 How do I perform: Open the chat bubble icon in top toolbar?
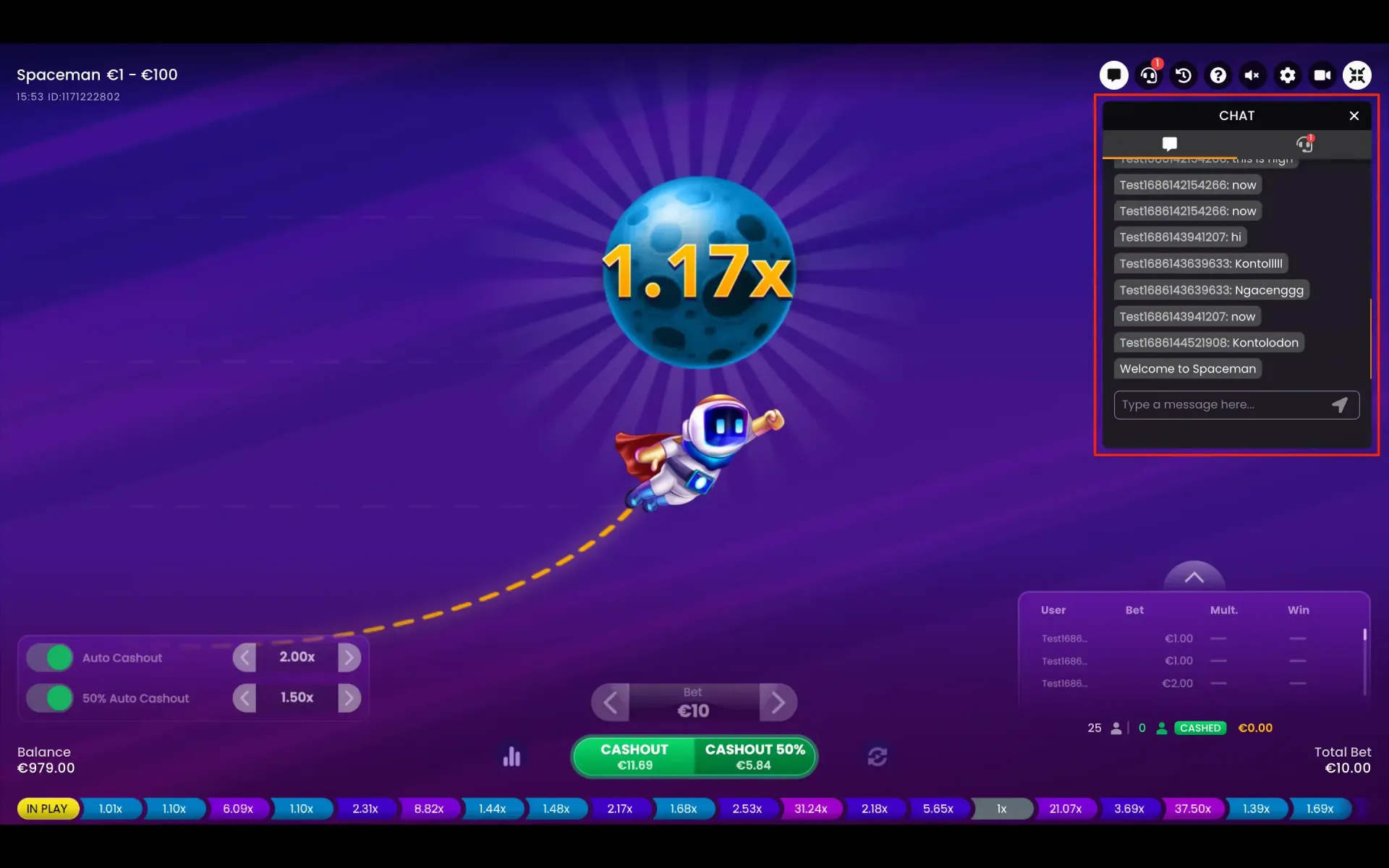tap(1114, 75)
